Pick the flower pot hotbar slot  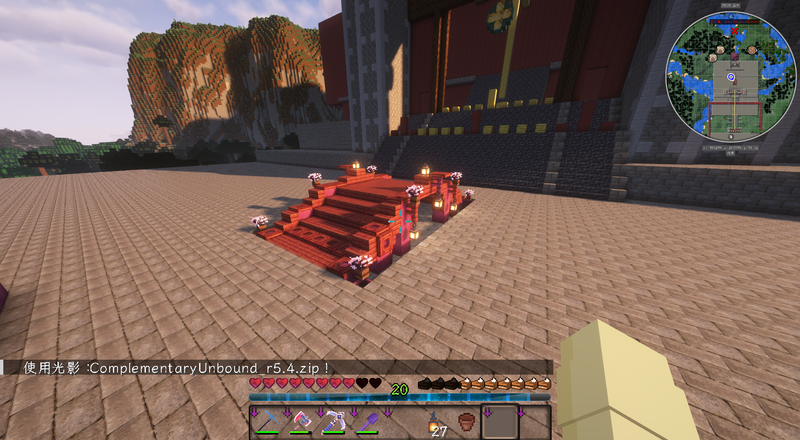(x=466, y=422)
